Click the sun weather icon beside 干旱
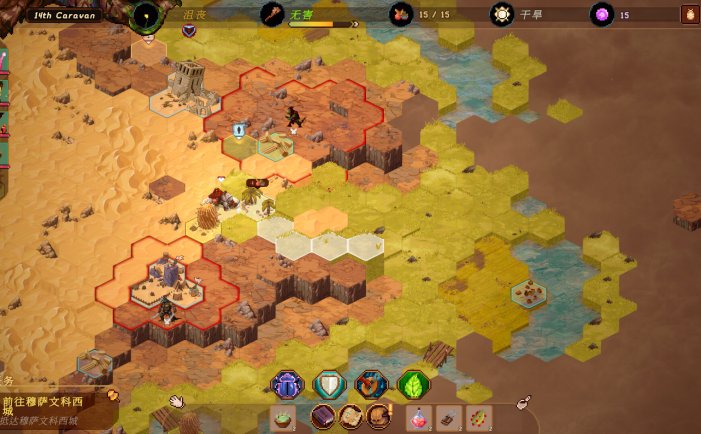 point(501,14)
